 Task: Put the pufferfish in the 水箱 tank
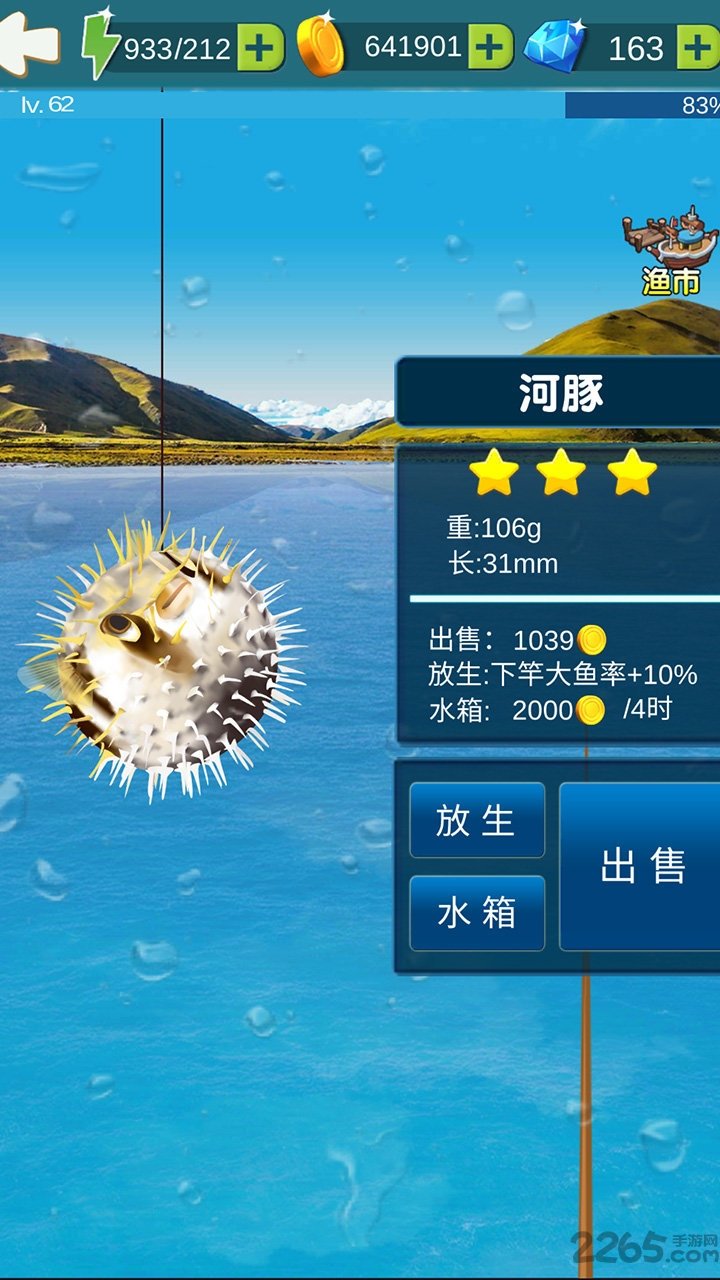(x=477, y=913)
